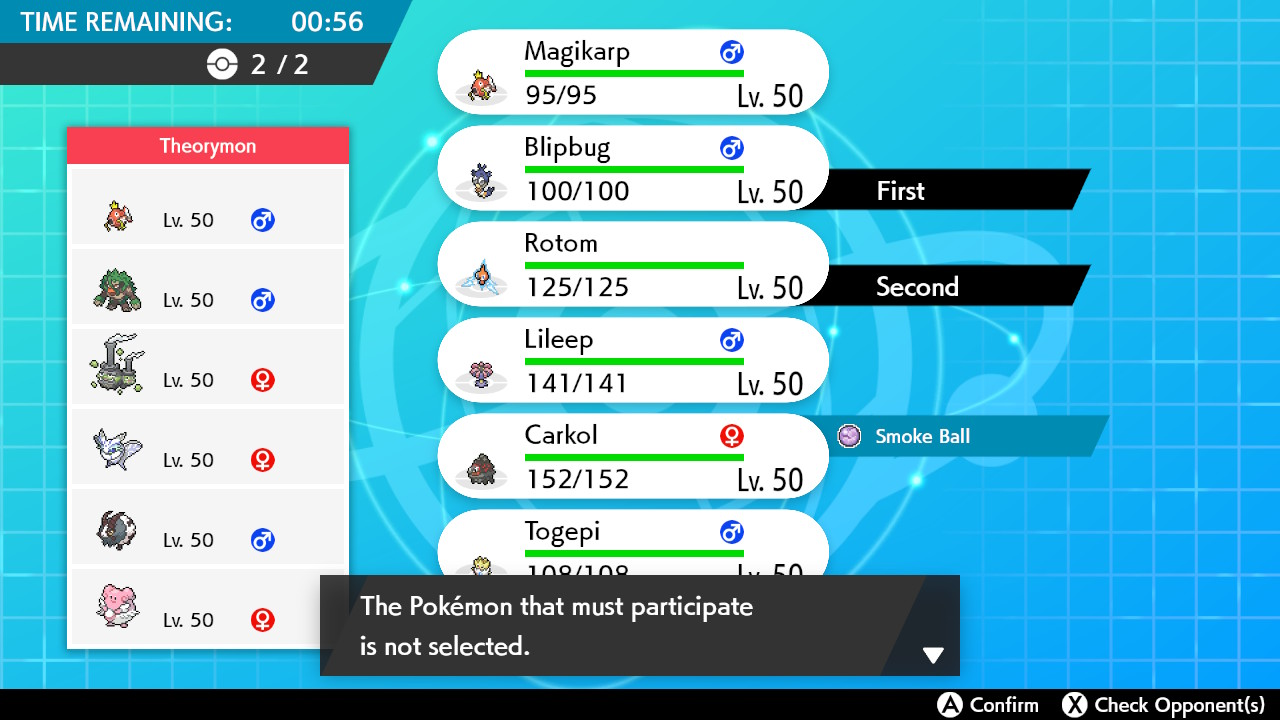Select Lileep party entry

coord(633,360)
